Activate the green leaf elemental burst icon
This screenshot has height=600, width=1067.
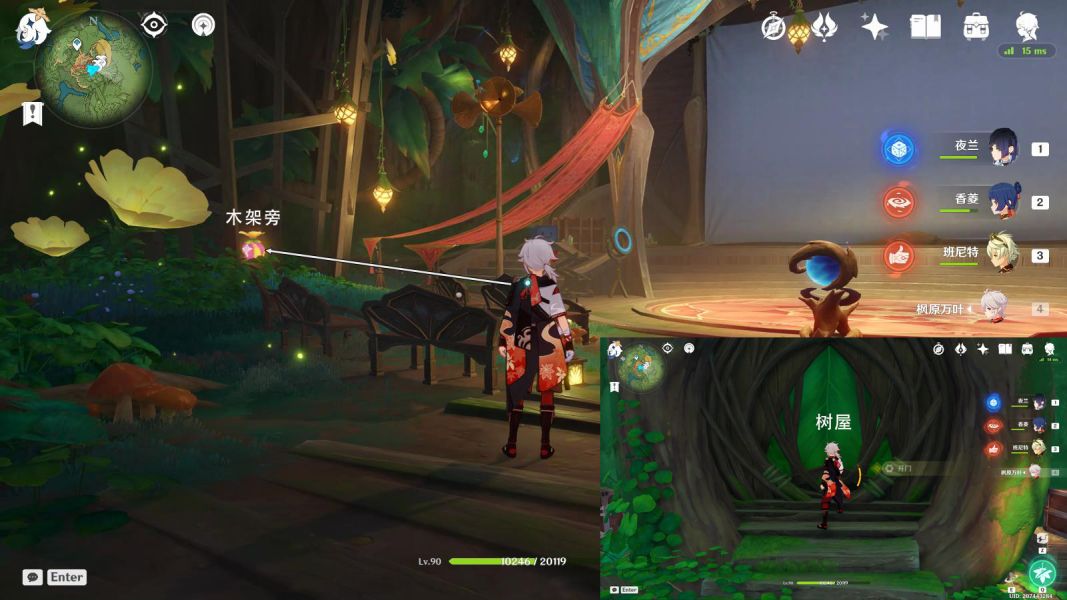1042,573
